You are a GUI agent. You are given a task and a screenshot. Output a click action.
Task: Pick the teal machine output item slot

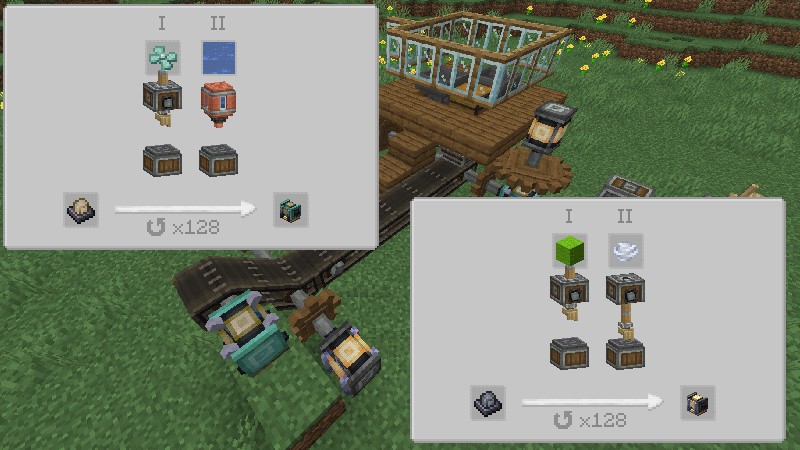[291, 209]
